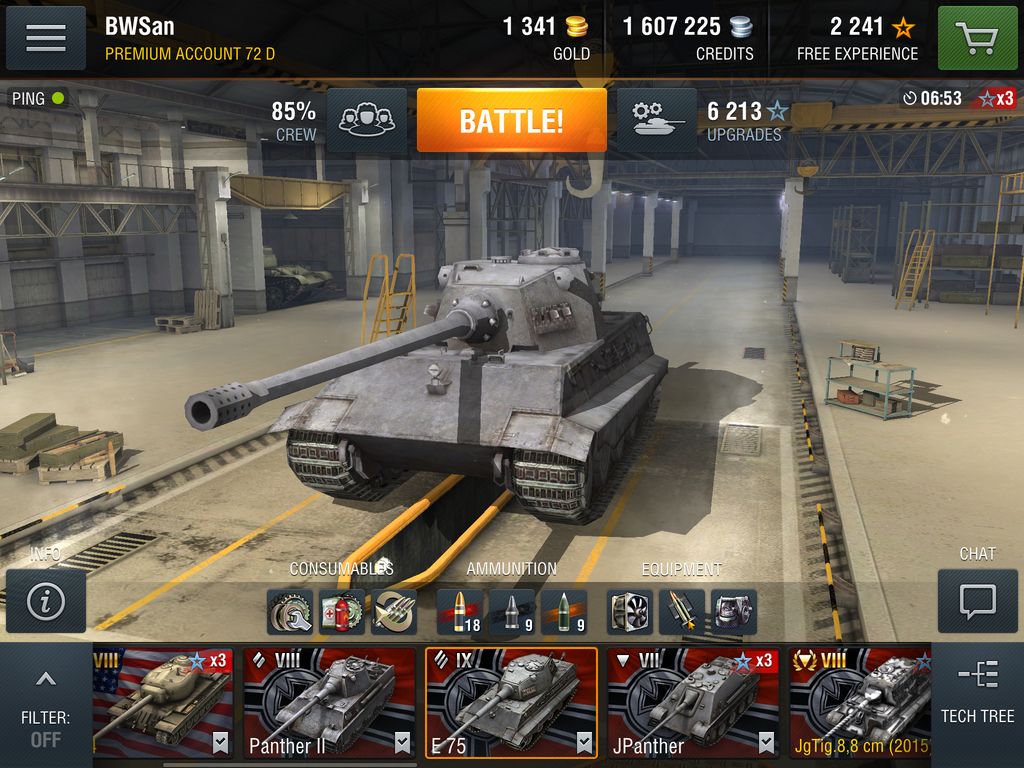Open the shop via the green cart button
The width and height of the screenshot is (1024, 768).
(977, 38)
